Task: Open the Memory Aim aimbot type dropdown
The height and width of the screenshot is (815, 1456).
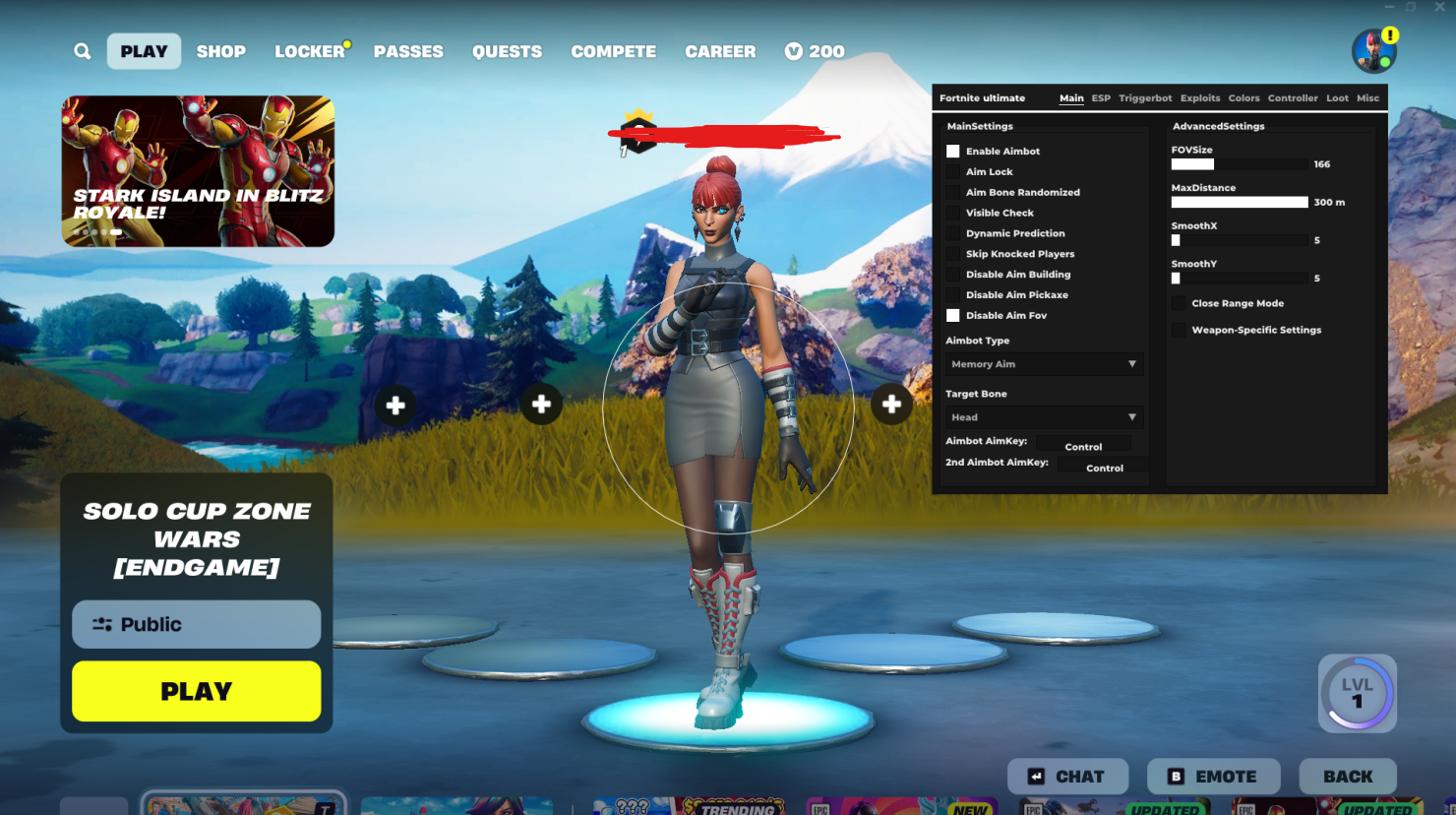Action: [x=1043, y=363]
